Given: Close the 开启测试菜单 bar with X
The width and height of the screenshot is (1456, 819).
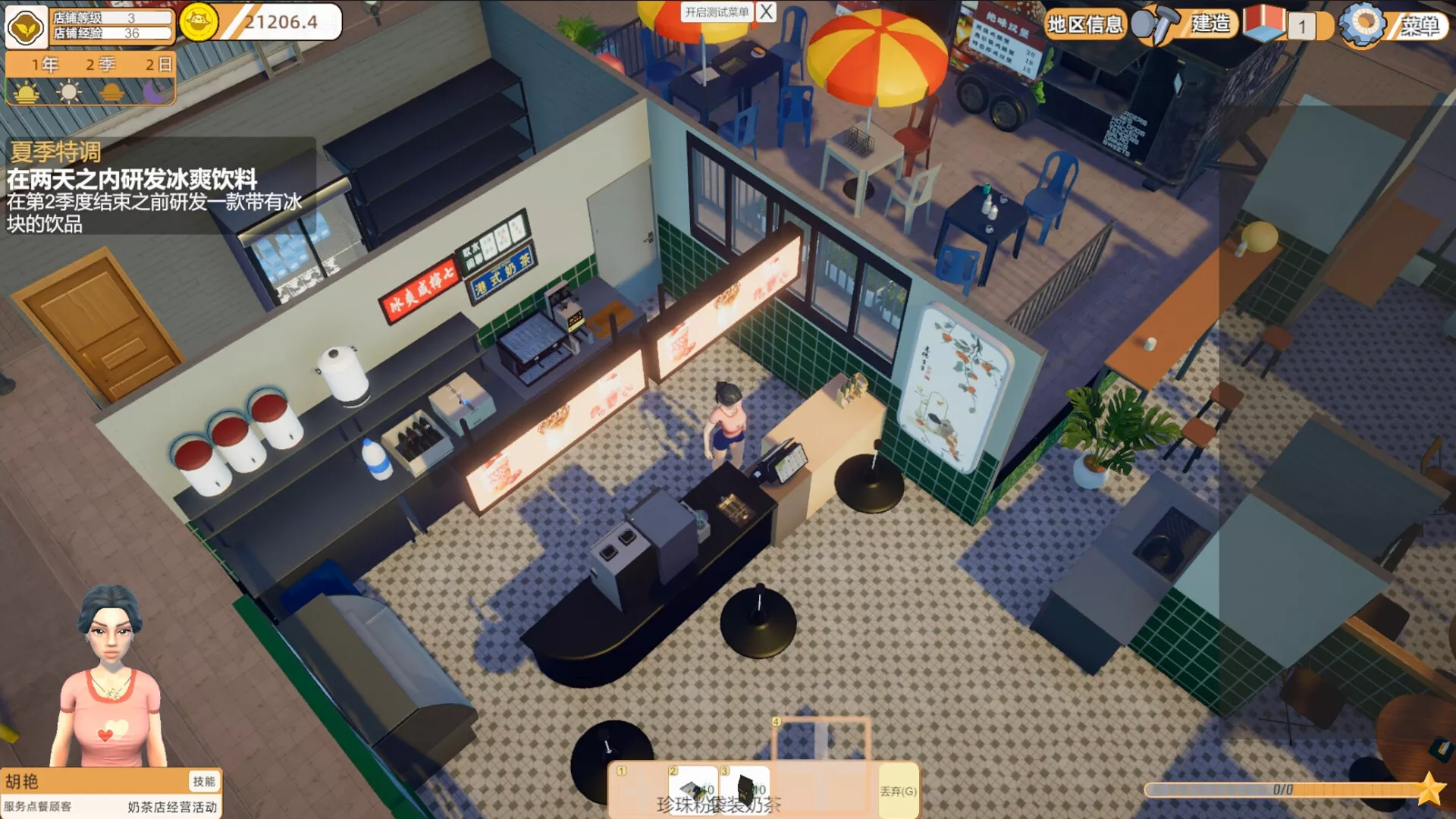Looking at the screenshot, I should 767,12.
